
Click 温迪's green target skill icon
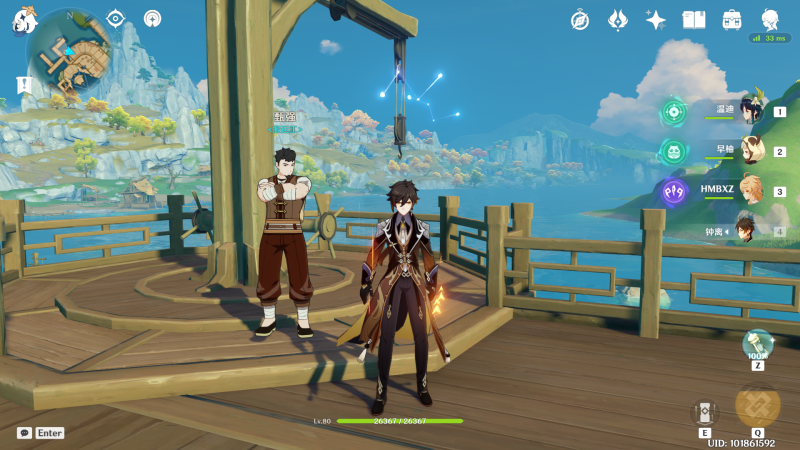pyautogui.click(x=673, y=112)
